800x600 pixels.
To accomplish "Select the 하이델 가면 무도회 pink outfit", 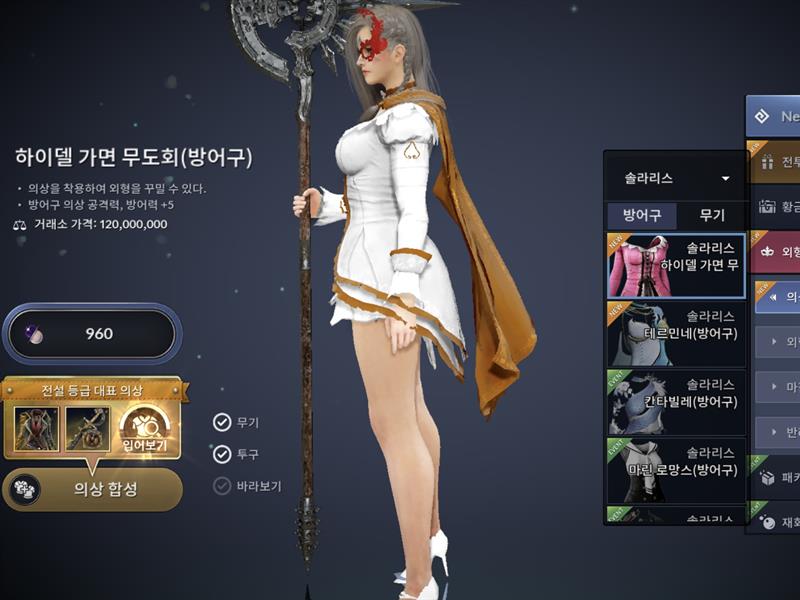I will (x=675, y=265).
